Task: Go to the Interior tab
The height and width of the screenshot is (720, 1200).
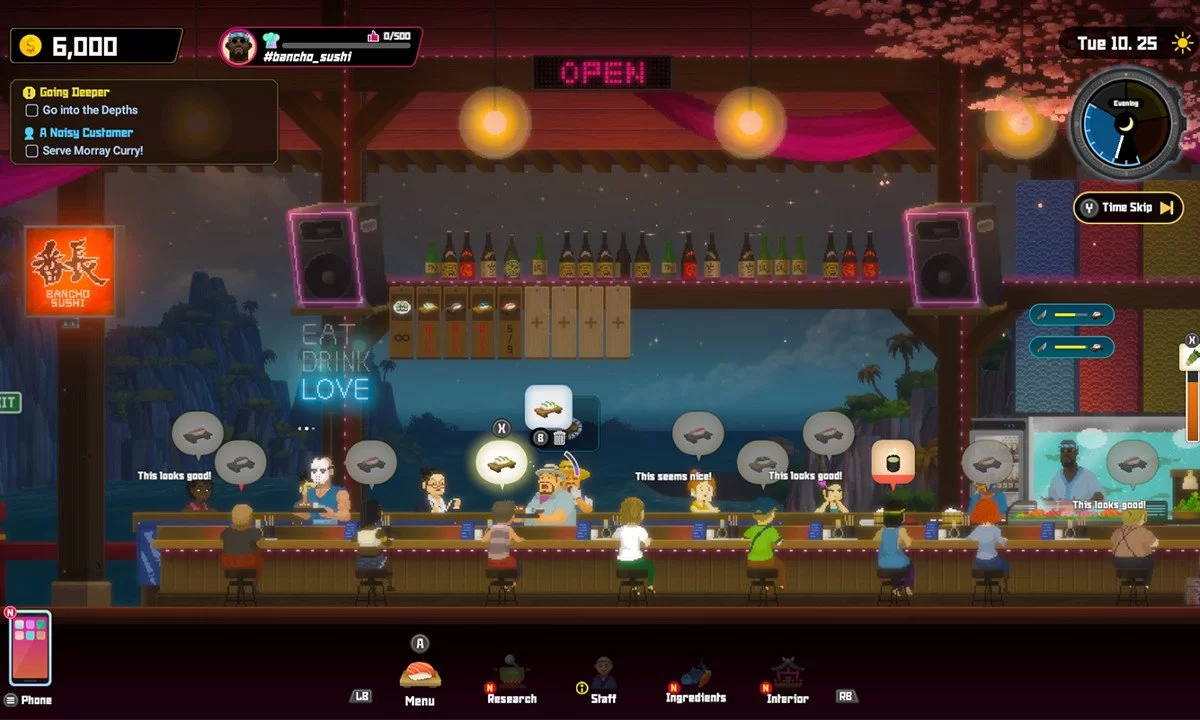Action: coord(787,677)
